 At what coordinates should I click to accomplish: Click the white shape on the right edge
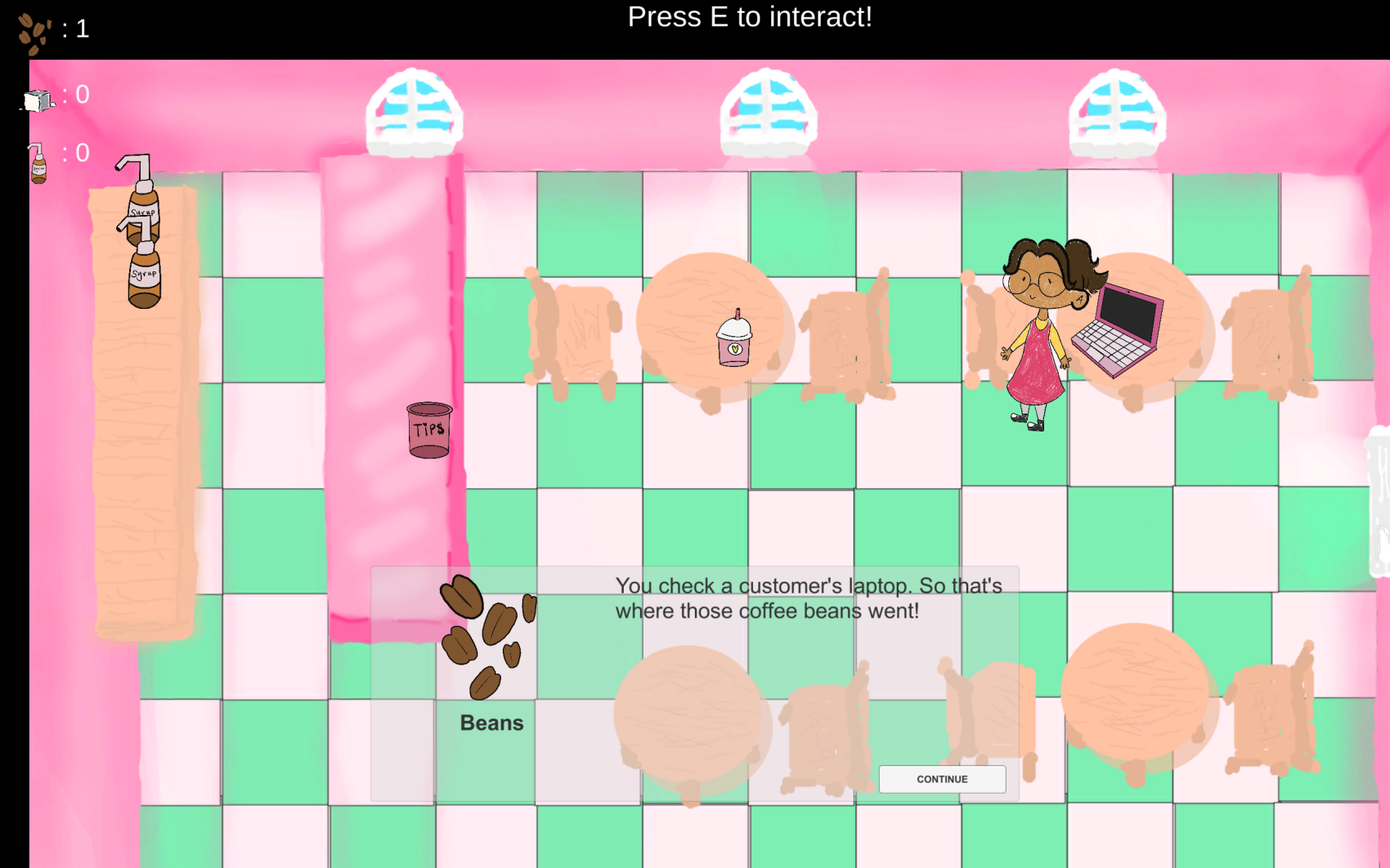pos(1379,507)
